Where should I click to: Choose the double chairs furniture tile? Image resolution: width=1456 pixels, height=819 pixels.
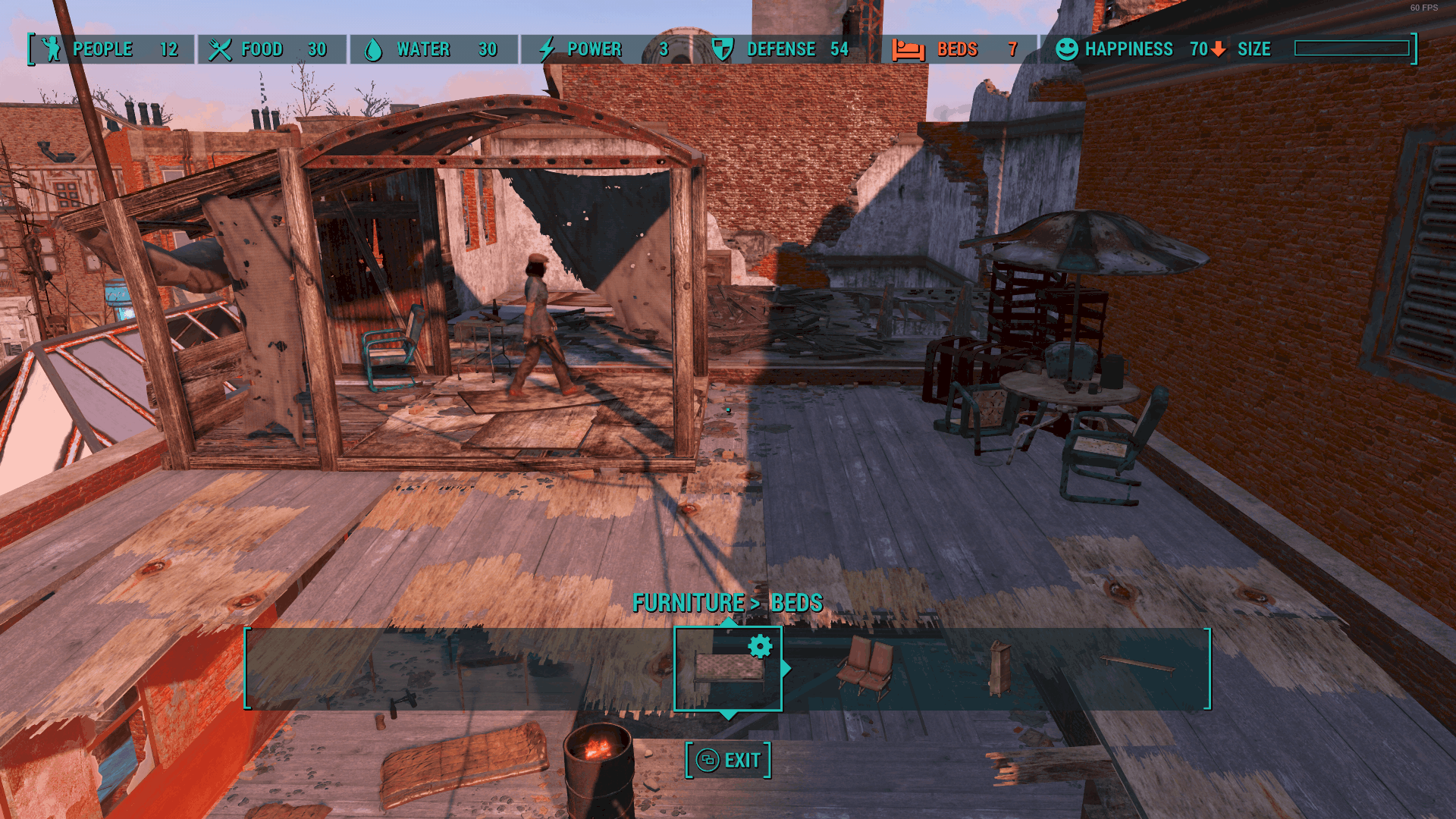click(865, 668)
